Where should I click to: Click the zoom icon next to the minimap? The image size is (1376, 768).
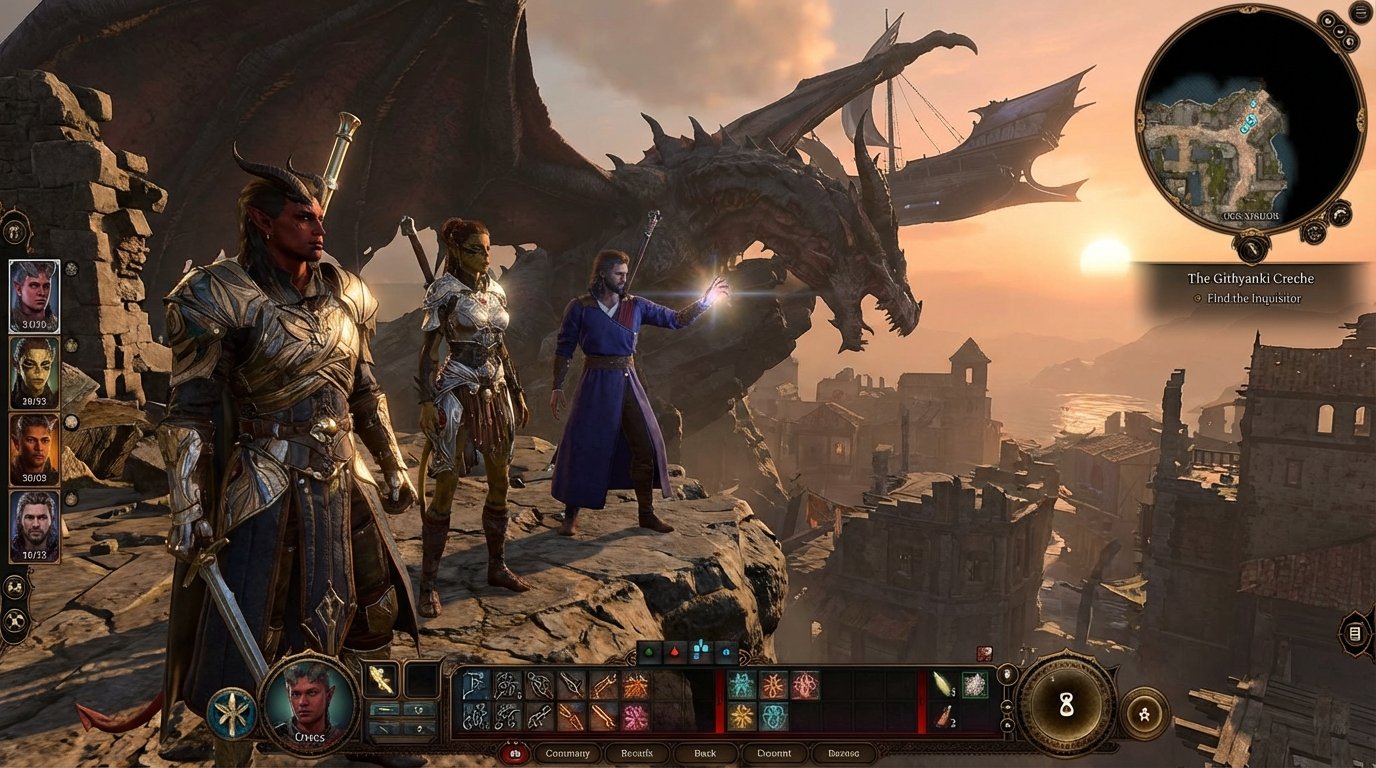pos(1328,21)
